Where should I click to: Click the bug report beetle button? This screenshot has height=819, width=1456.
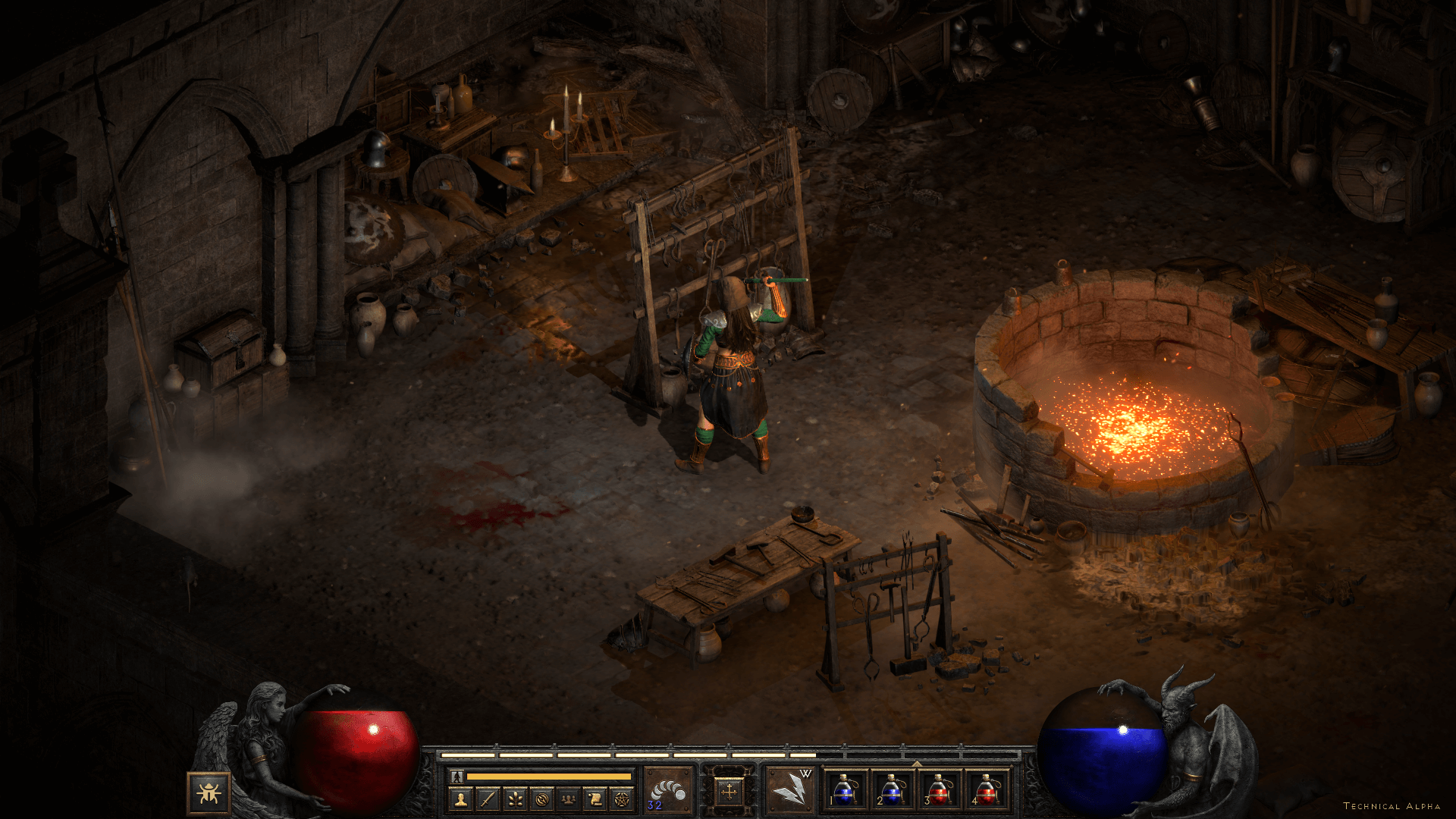tap(209, 793)
